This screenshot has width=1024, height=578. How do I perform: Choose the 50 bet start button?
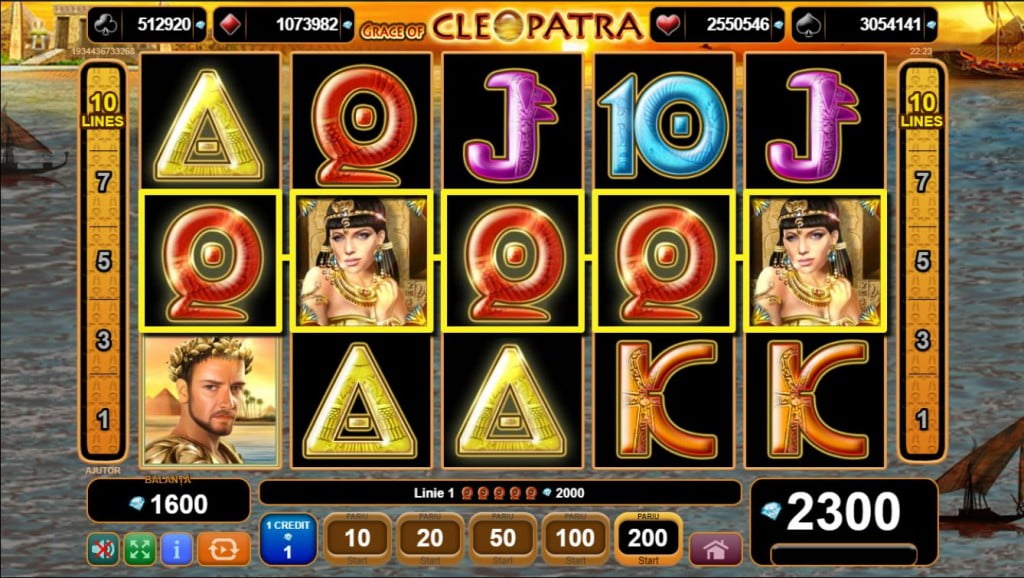(x=503, y=540)
